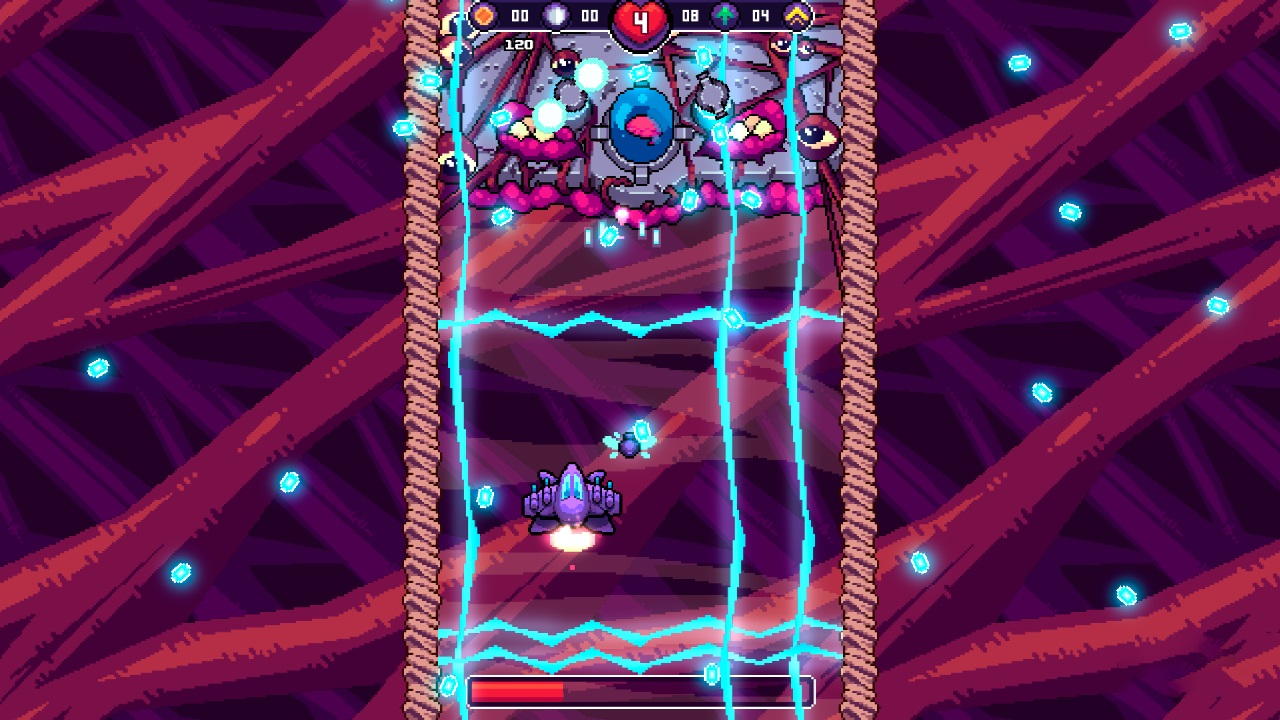Click the orange coin counter icon

tap(485, 16)
